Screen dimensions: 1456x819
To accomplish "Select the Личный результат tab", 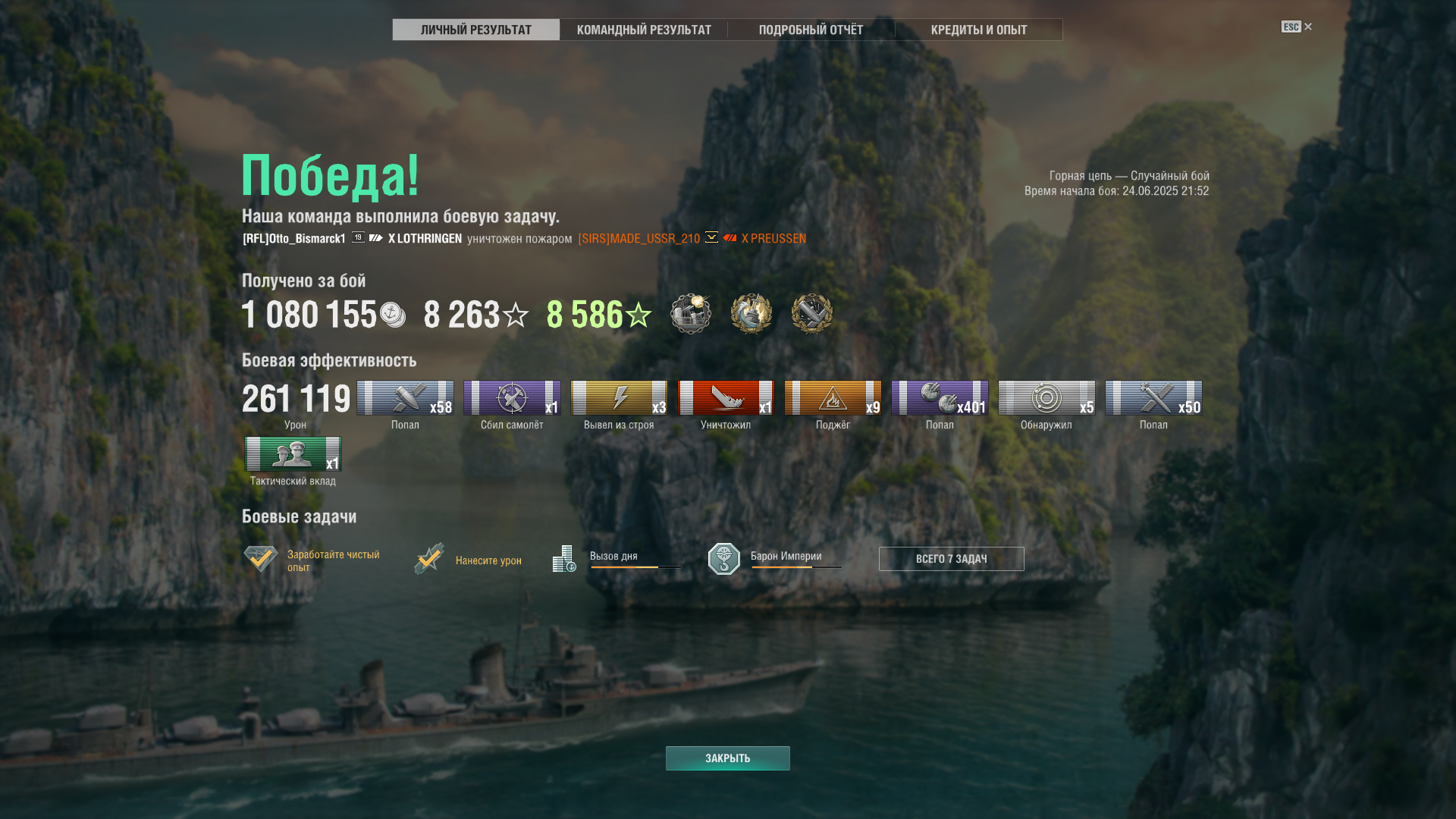I will point(476,30).
